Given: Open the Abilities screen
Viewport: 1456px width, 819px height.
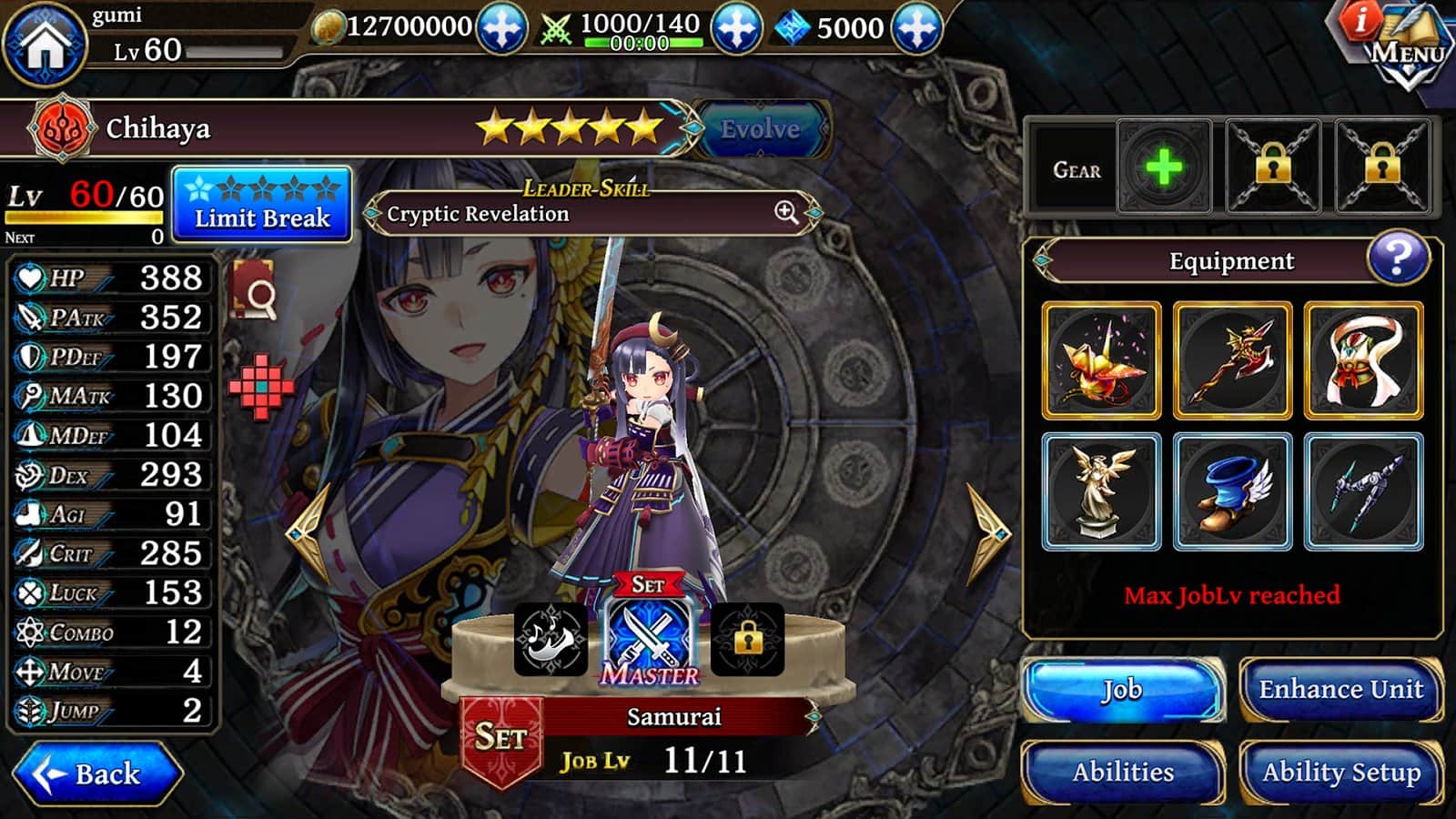Looking at the screenshot, I should [x=1122, y=773].
